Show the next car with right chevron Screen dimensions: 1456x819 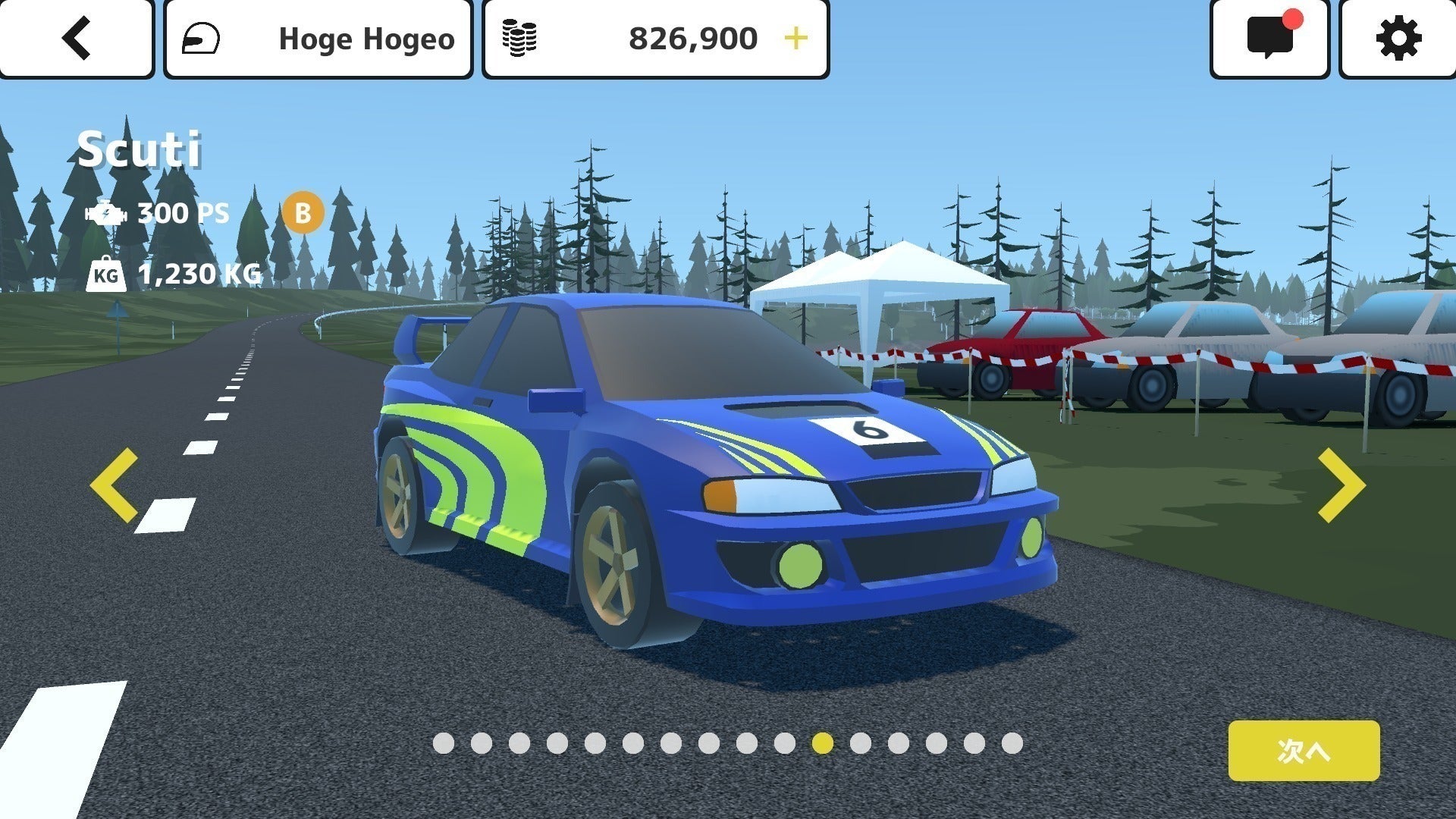(x=1341, y=485)
